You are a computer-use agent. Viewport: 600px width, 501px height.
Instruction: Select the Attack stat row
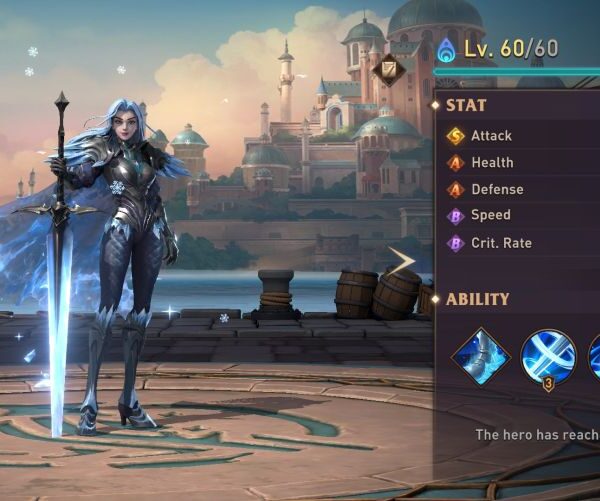click(x=491, y=136)
